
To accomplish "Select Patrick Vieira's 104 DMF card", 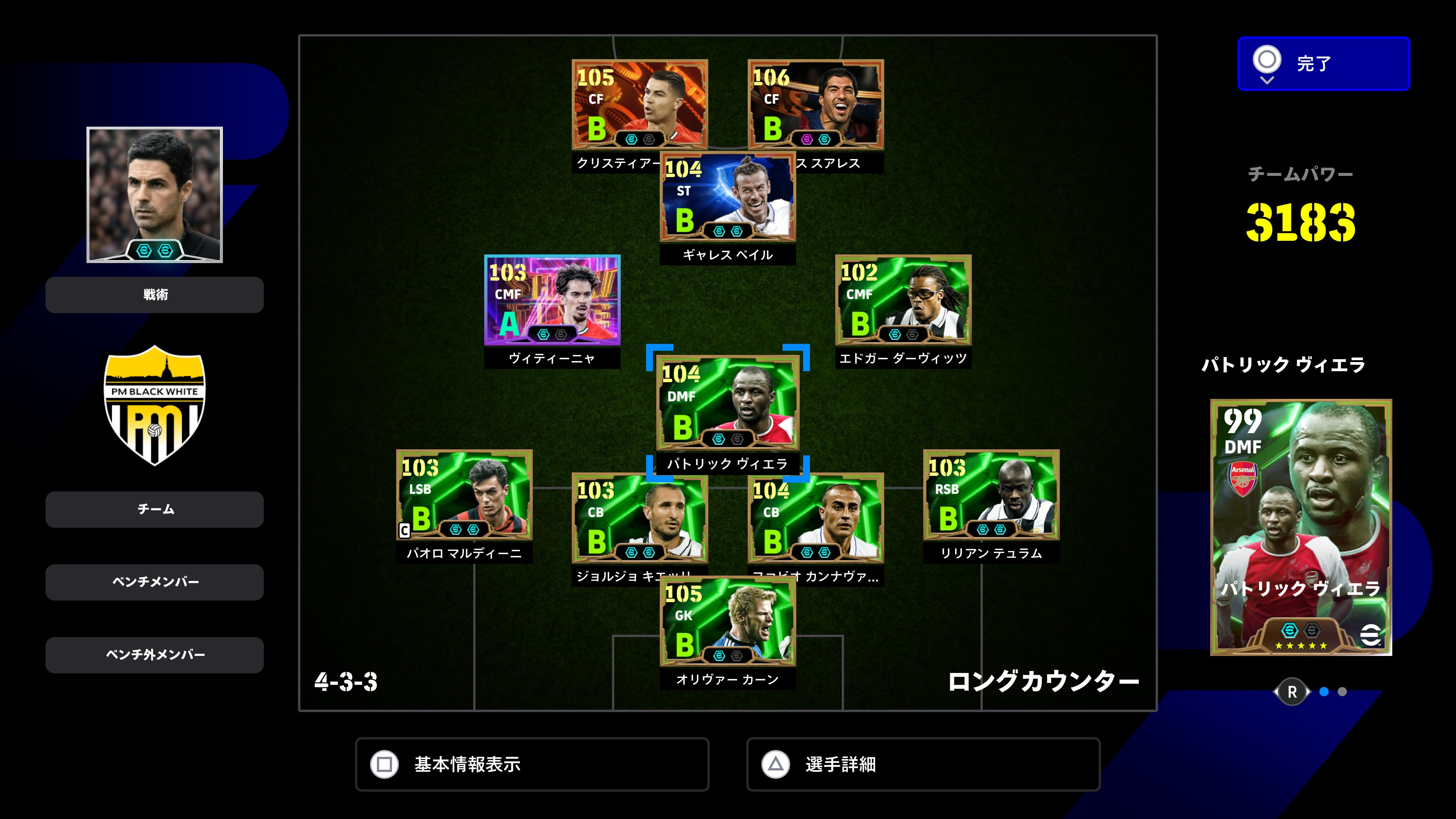I will click(x=728, y=402).
